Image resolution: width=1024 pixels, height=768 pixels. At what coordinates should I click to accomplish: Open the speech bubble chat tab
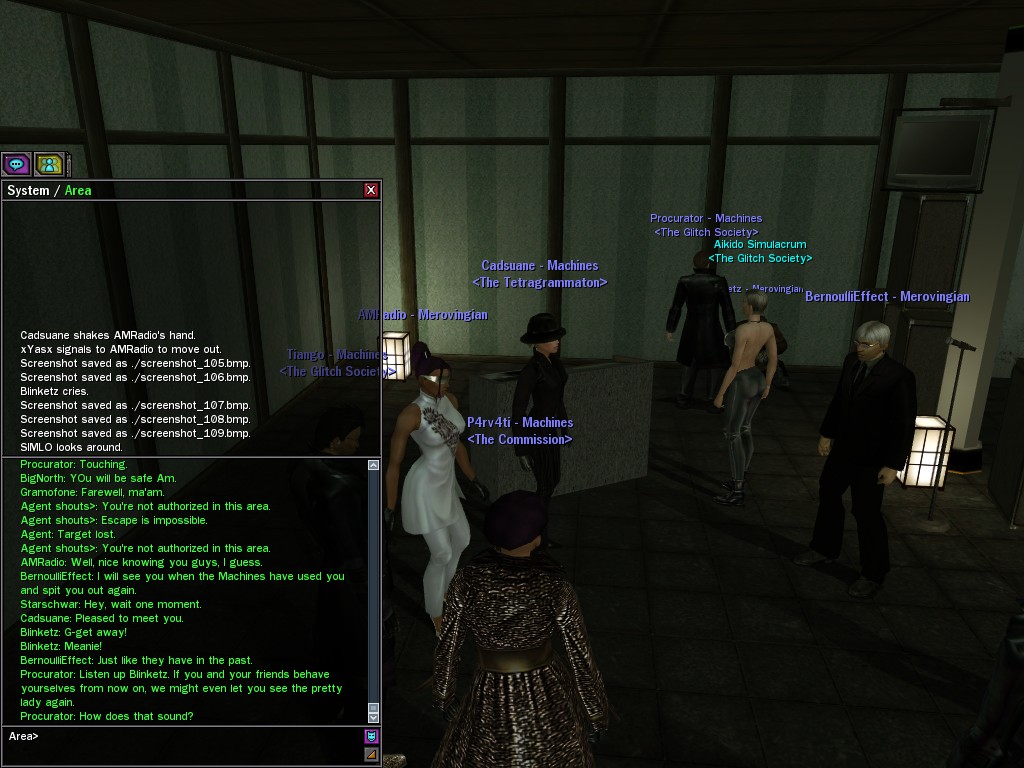(x=16, y=164)
